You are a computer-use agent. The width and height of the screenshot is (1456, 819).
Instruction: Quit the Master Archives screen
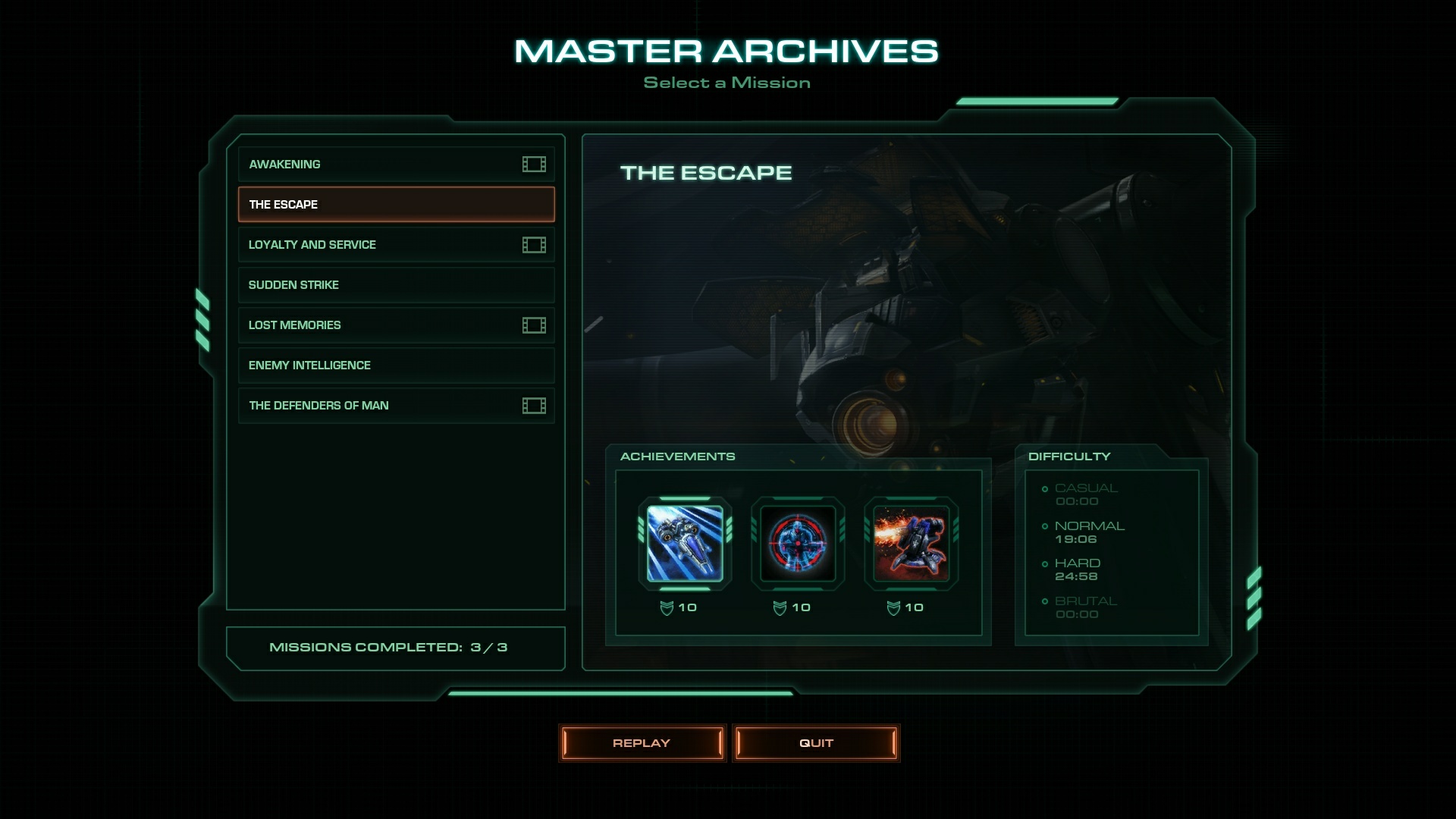click(x=816, y=743)
